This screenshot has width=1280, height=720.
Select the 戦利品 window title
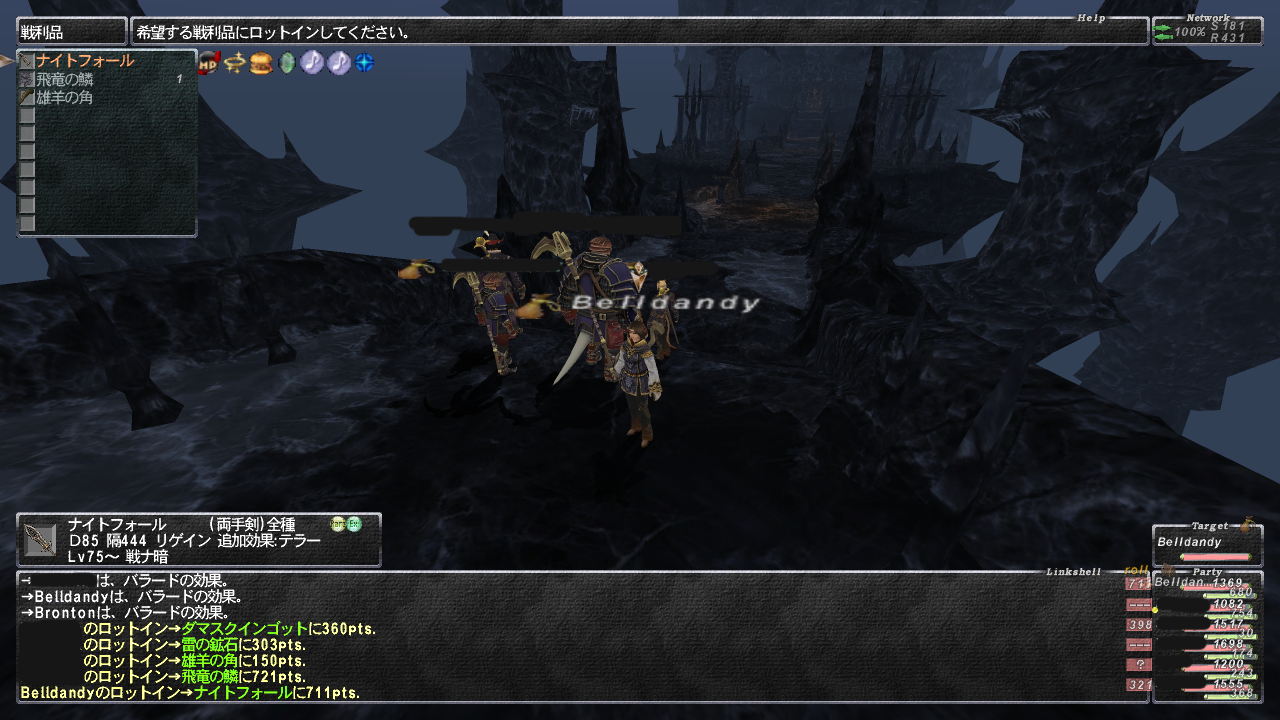pos(72,32)
